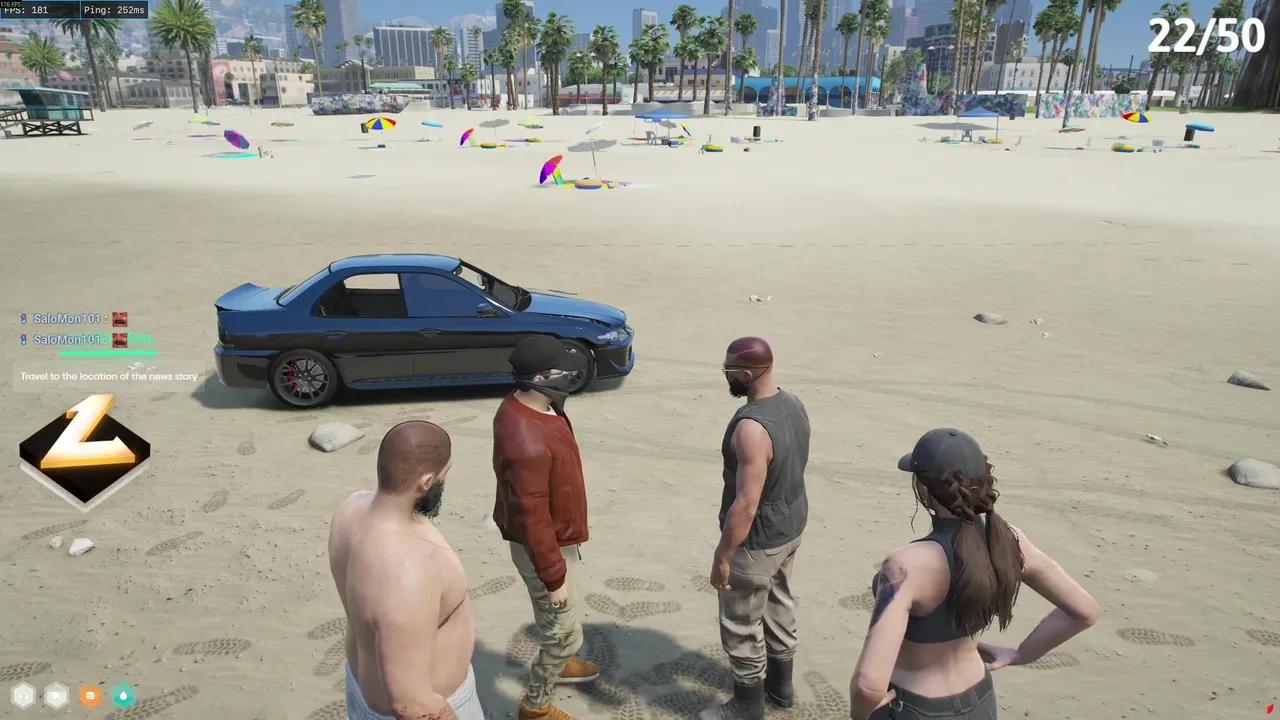Toggle the Ping 252ms indicator
Image resolution: width=1280 pixels, height=720 pixels.
click(x=111, y=10)
